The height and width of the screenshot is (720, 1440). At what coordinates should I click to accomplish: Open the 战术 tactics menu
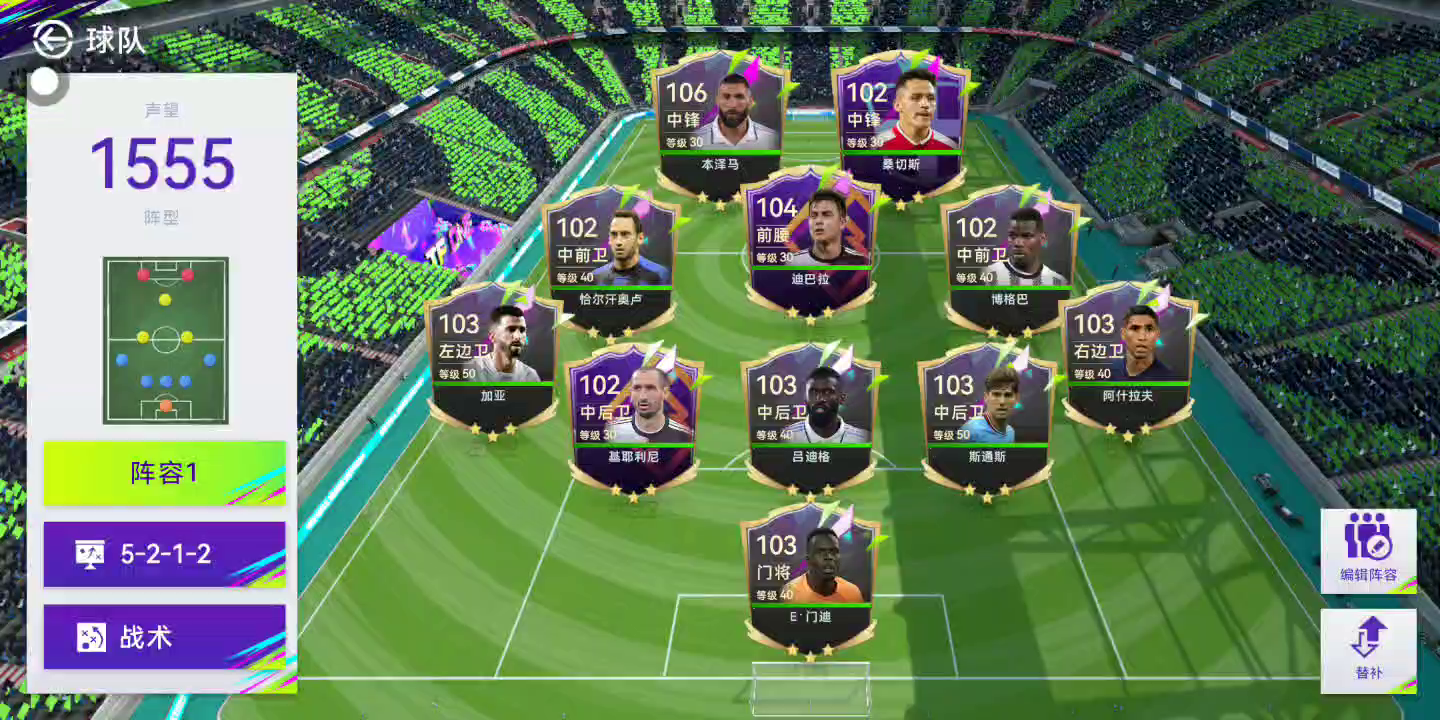click(x=165, y=637)
